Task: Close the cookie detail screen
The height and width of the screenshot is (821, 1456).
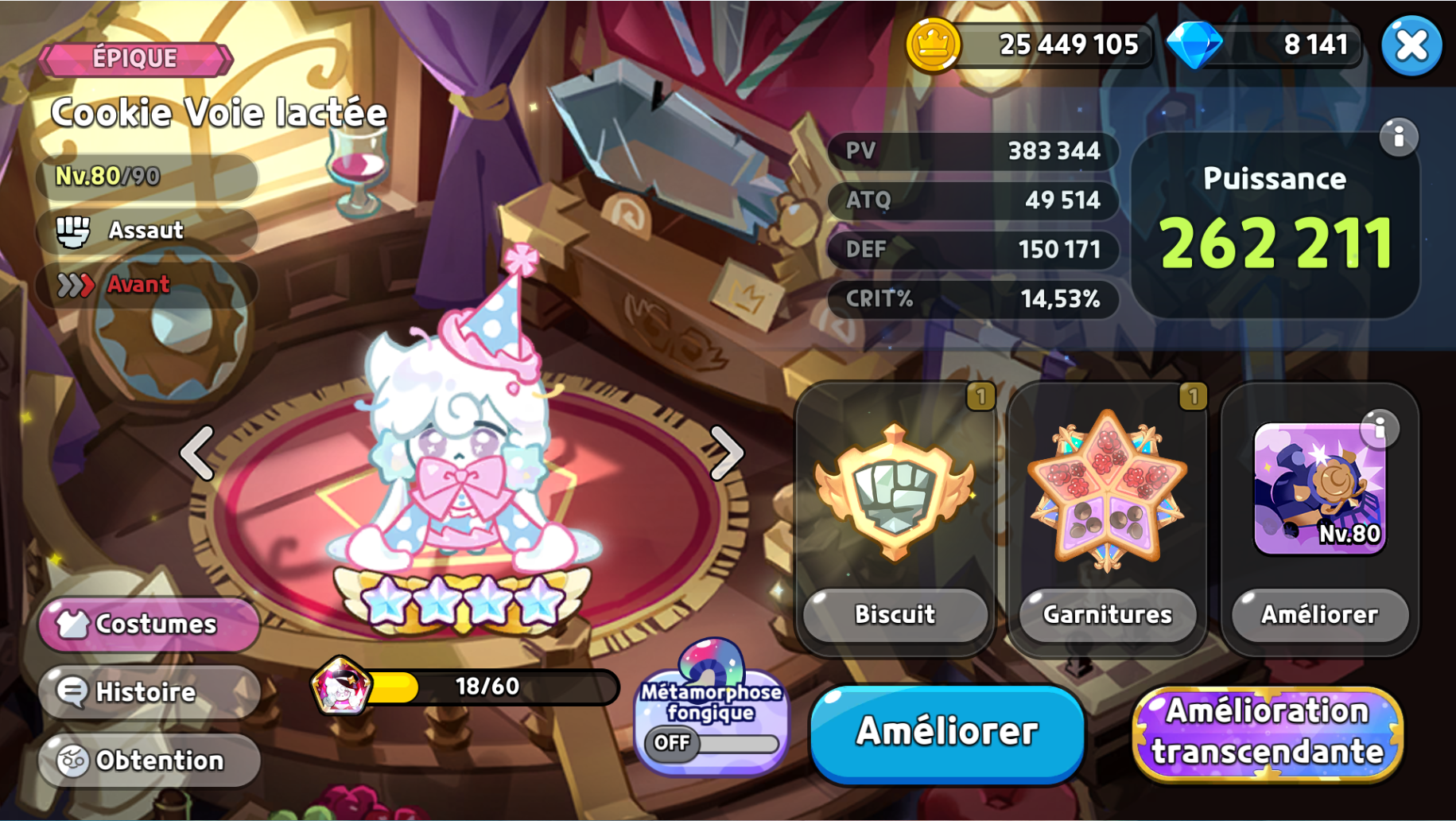Action: click(1411, 45)
